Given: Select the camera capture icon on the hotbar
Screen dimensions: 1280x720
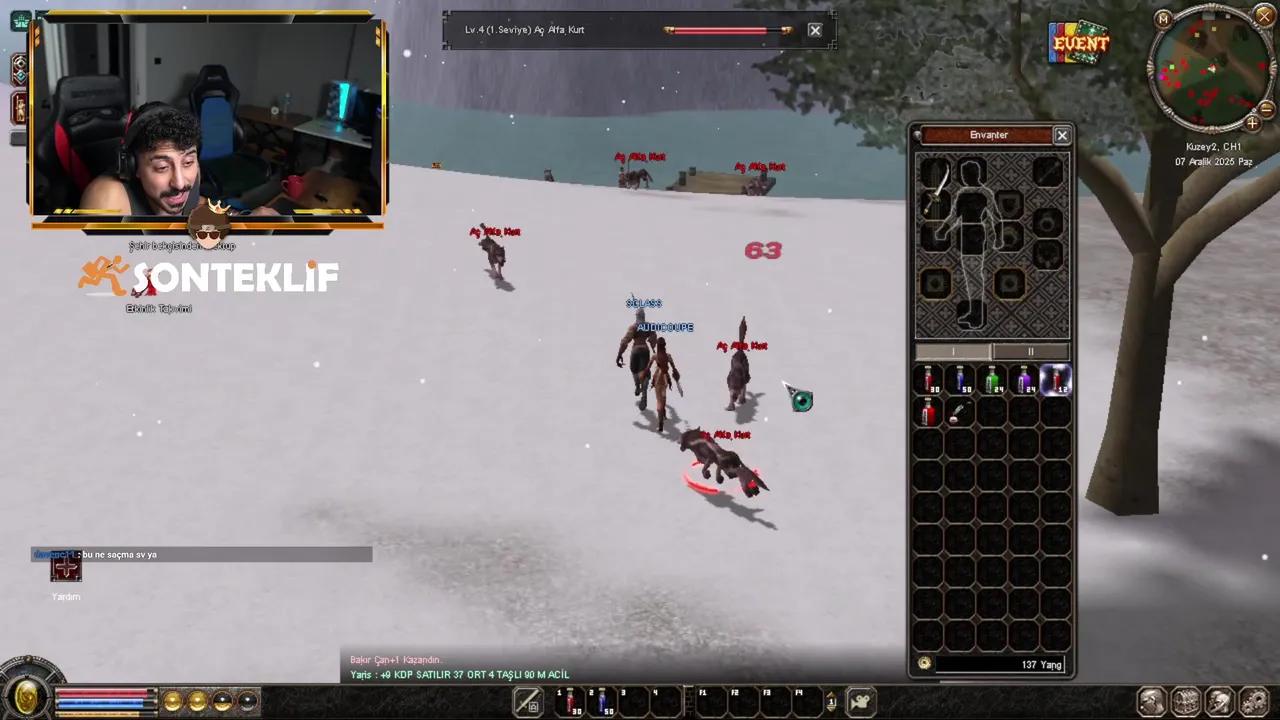Looking at the screenshot, I should (x=860, y=700).
